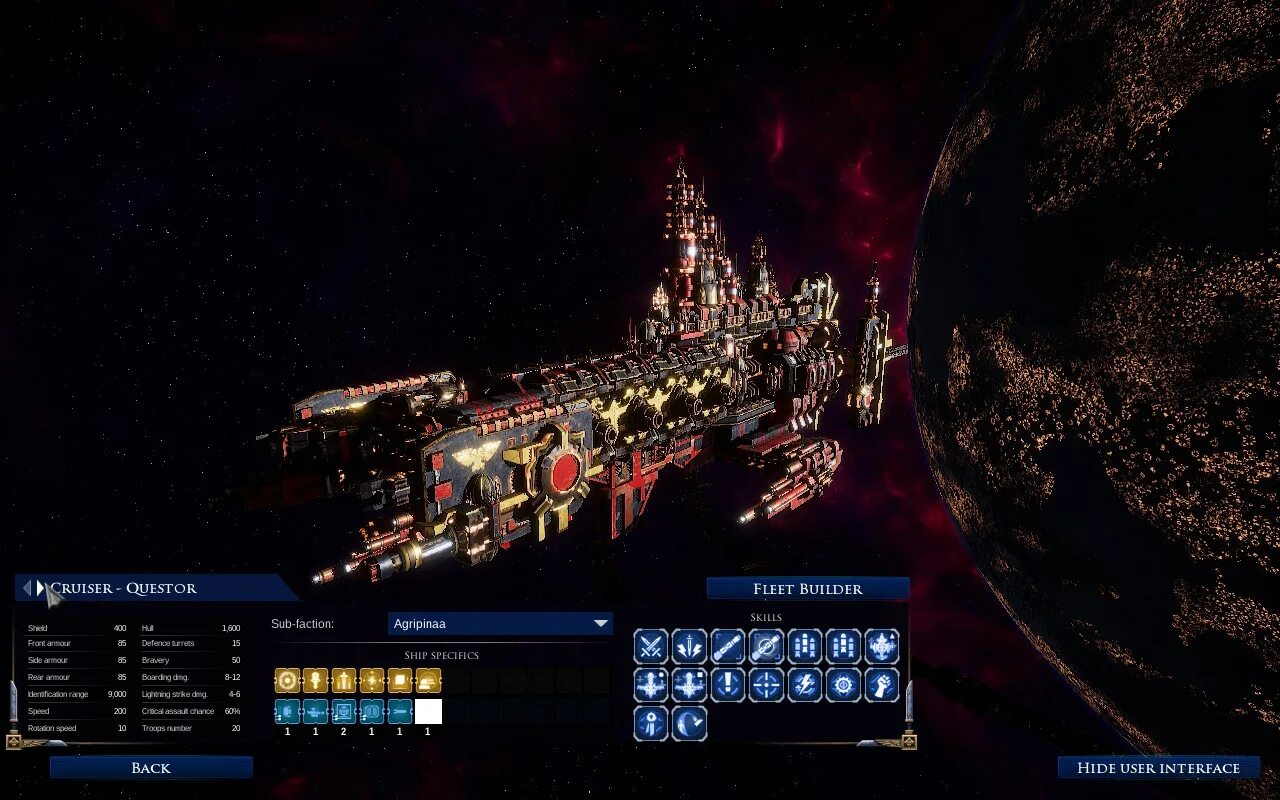Select the exclamation mark skill icon
The height and width of the screenshot is (800, 1280).
728,685
